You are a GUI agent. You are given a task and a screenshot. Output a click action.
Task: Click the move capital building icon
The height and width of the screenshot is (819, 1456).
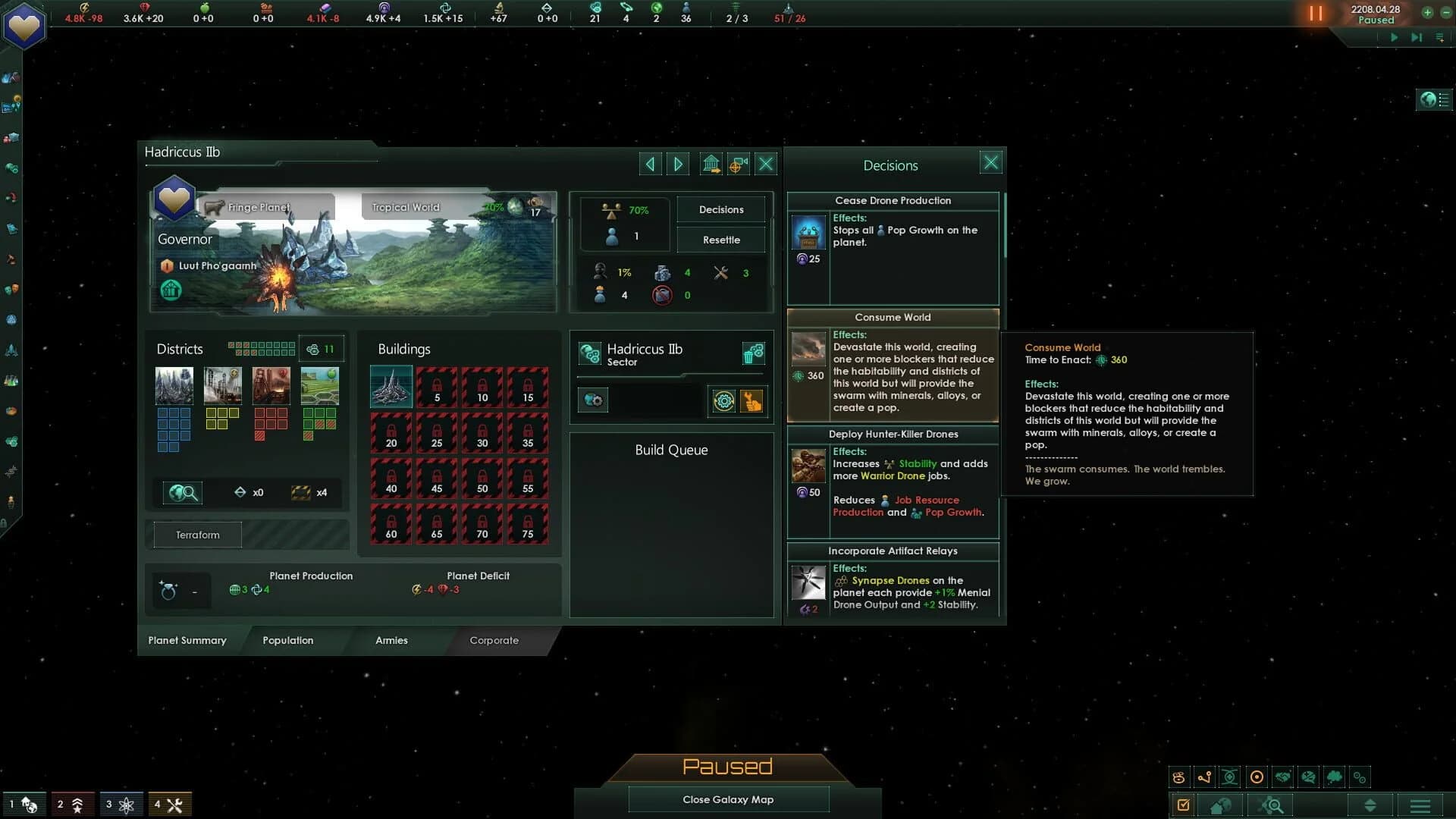tap(711, 164)
